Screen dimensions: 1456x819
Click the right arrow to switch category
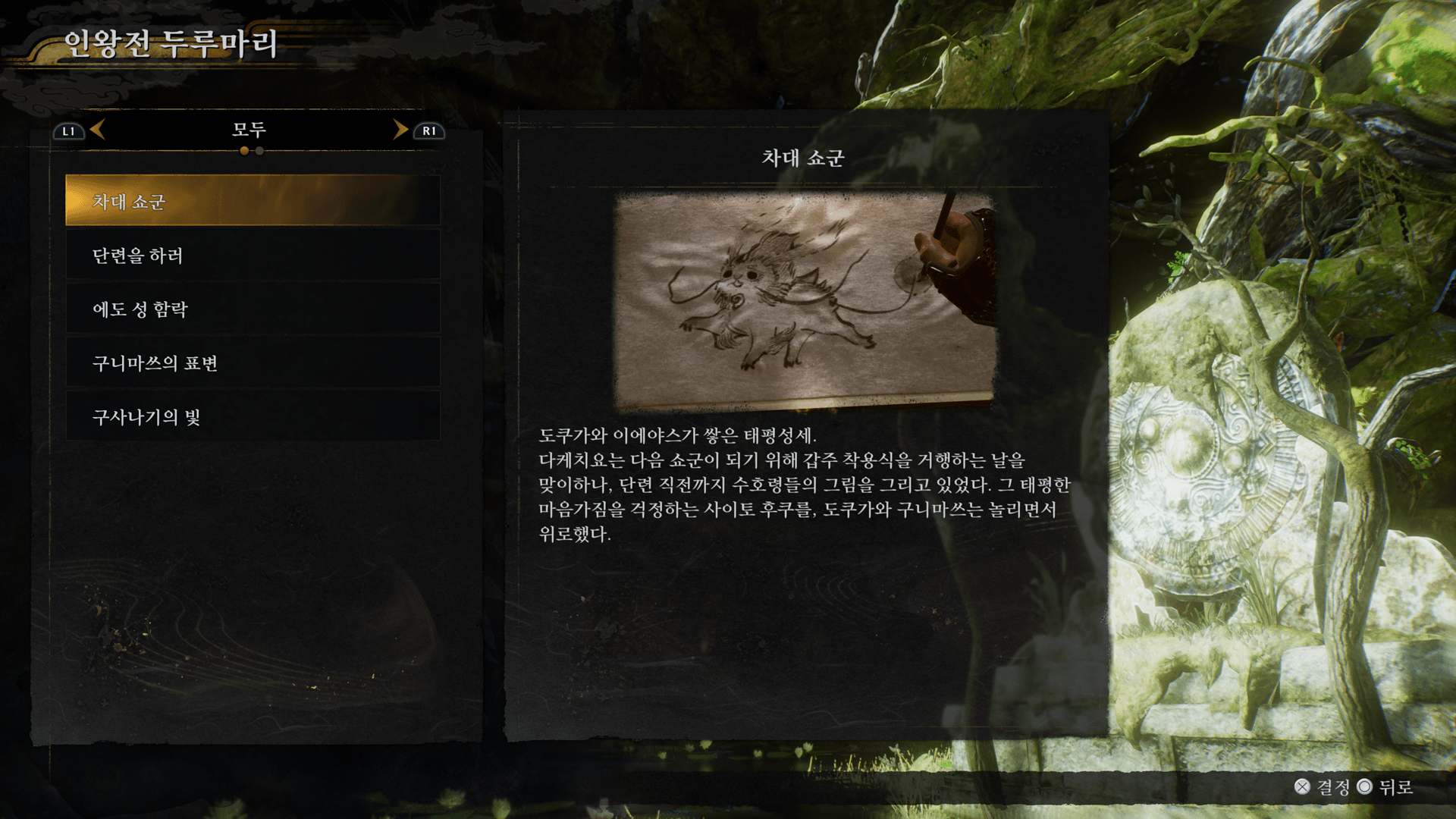point(400,130)
